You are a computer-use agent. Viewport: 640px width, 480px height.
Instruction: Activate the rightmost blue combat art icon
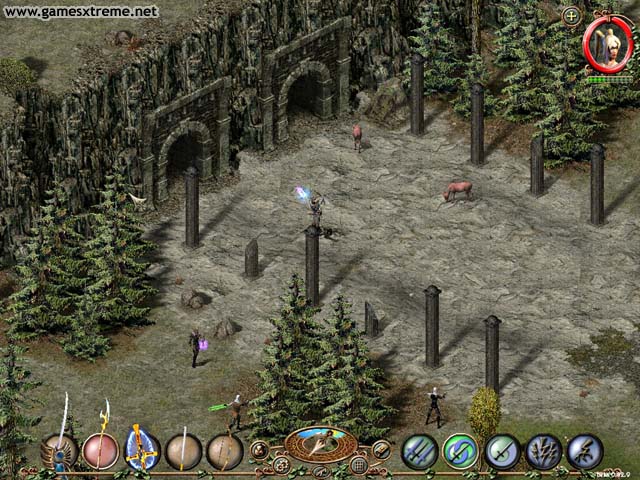pos(584,451)
